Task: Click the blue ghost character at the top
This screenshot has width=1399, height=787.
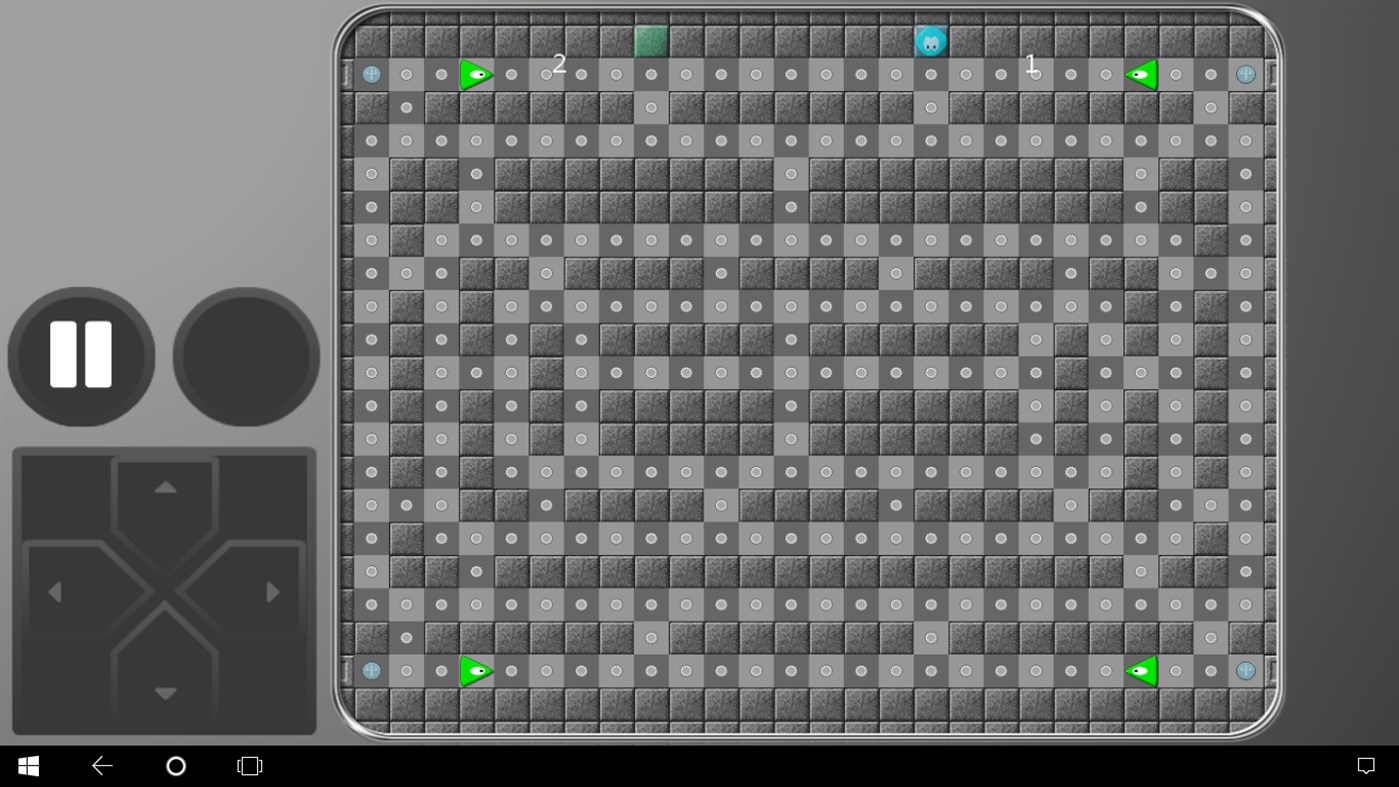Action: coord(931,41)
